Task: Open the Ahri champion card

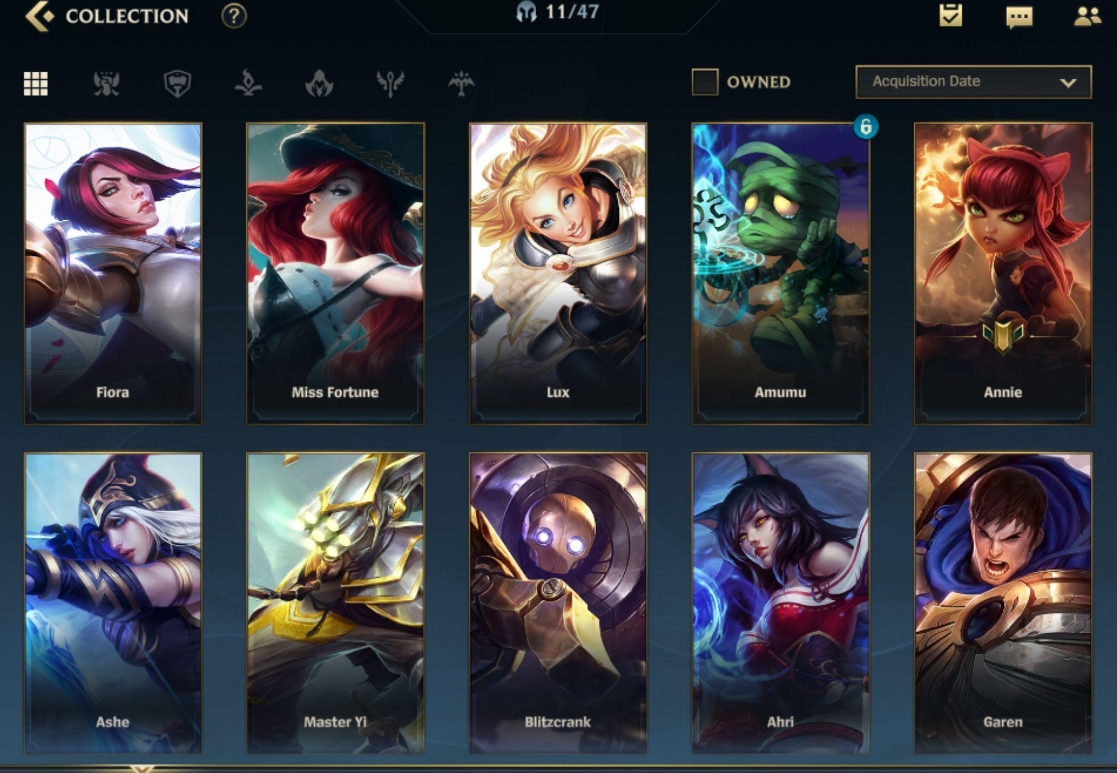Action: (x=780, y=602)
